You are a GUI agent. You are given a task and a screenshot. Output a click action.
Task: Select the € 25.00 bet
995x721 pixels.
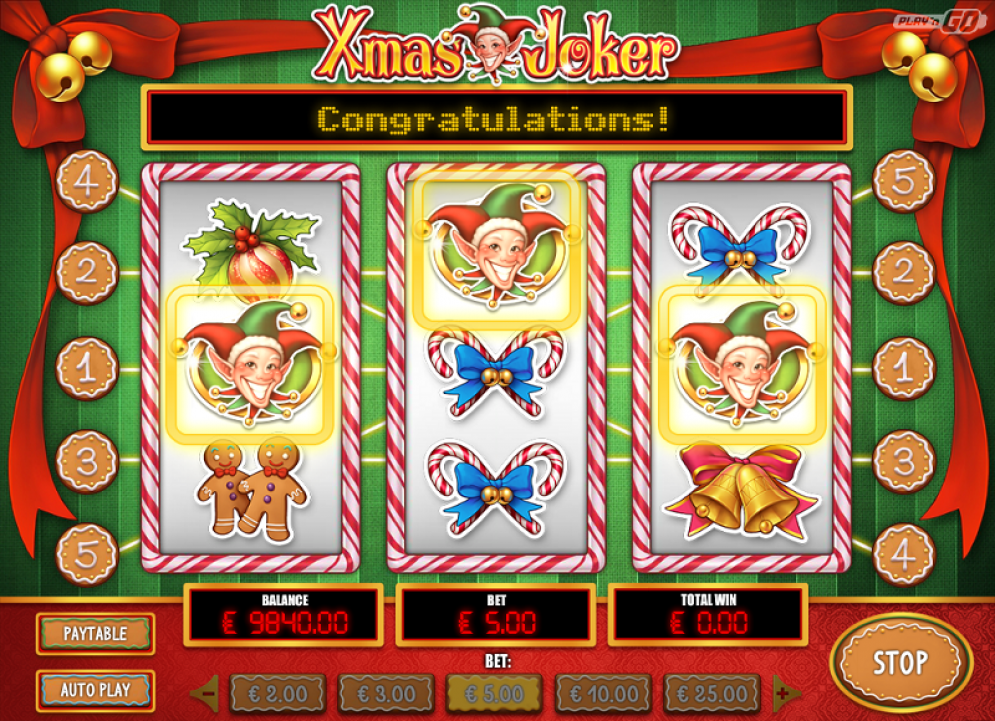(x=711, y=693)
